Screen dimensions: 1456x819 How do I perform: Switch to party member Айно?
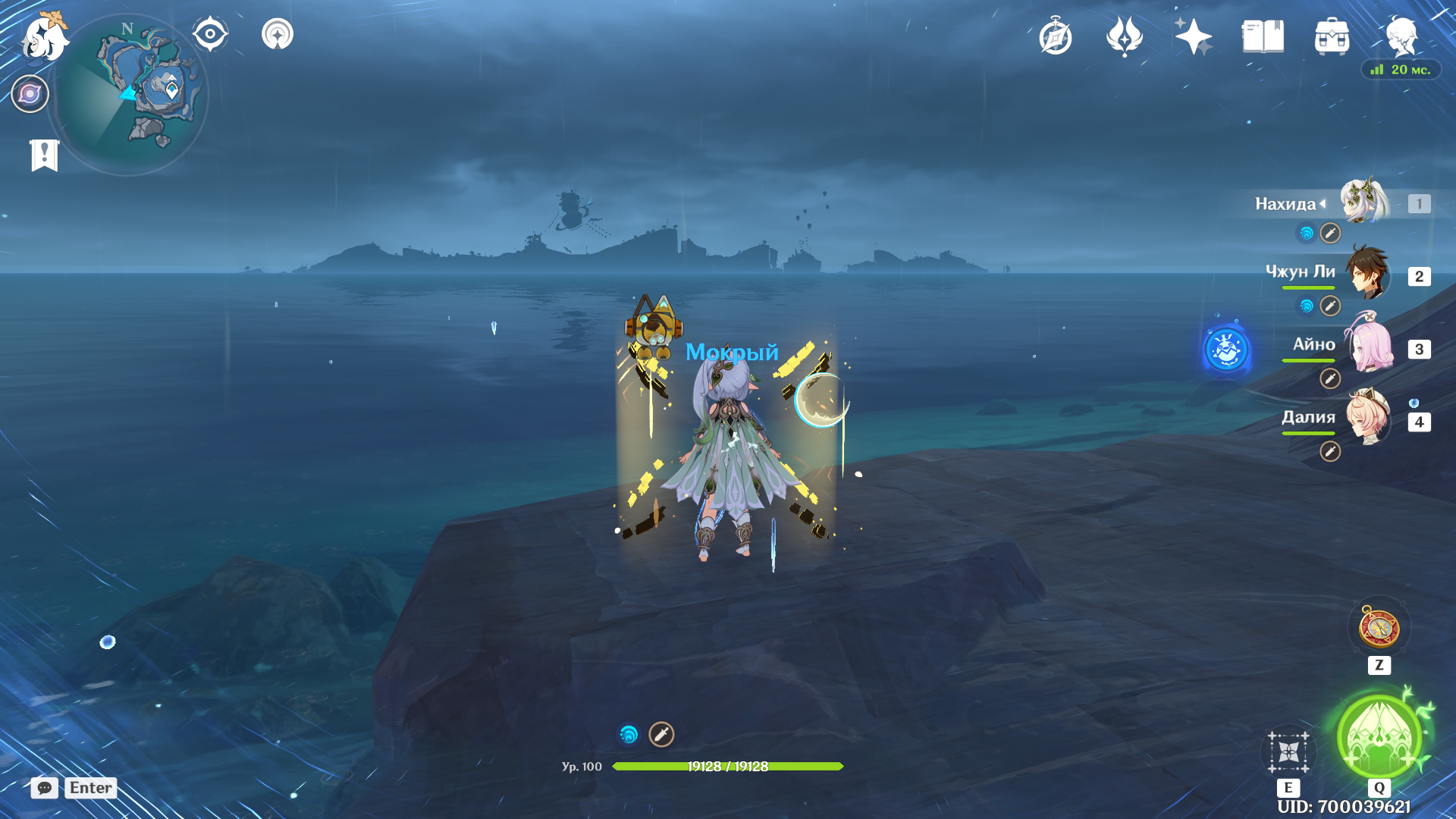1367,347
